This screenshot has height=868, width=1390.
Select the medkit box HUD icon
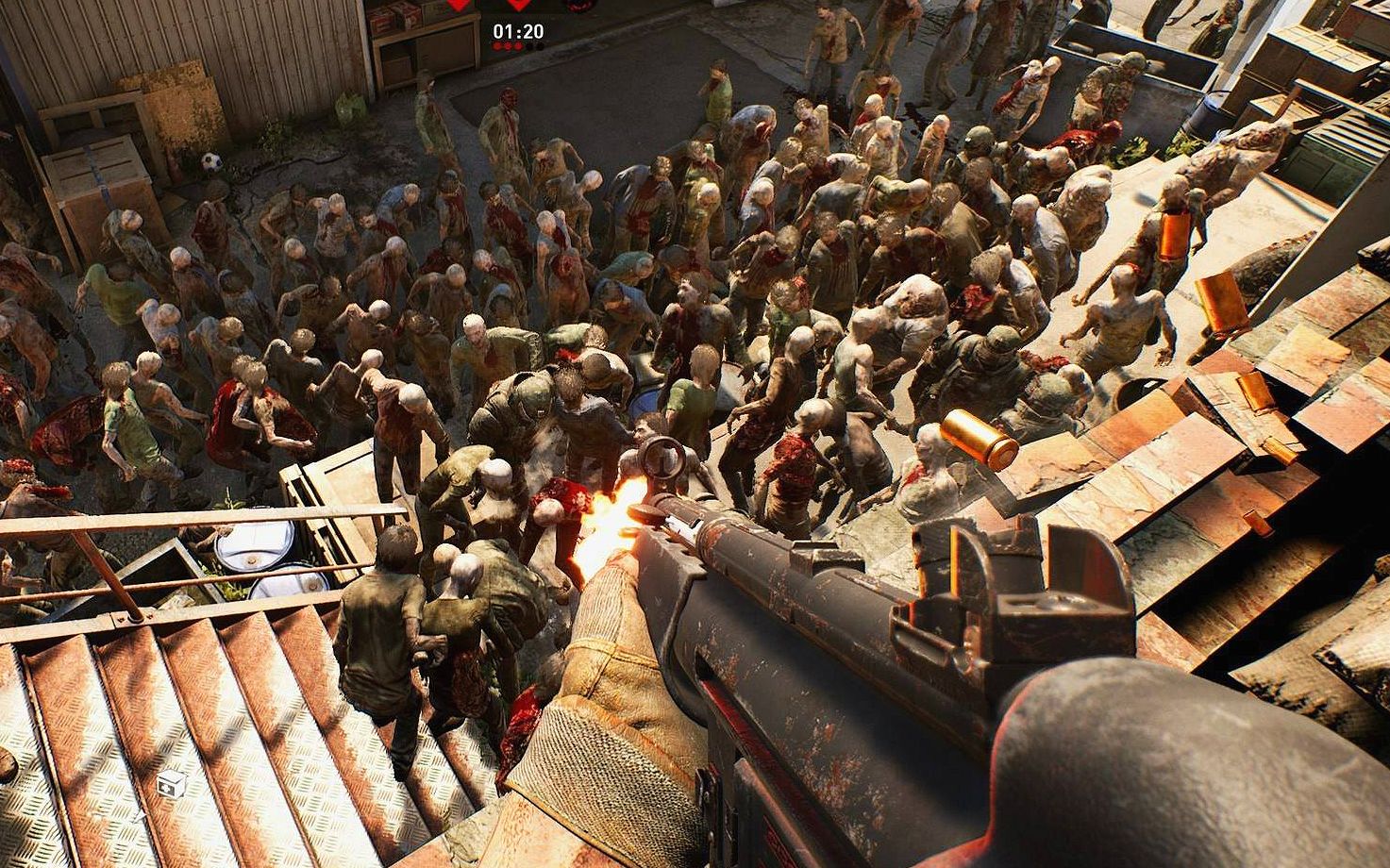click(171, 782)
